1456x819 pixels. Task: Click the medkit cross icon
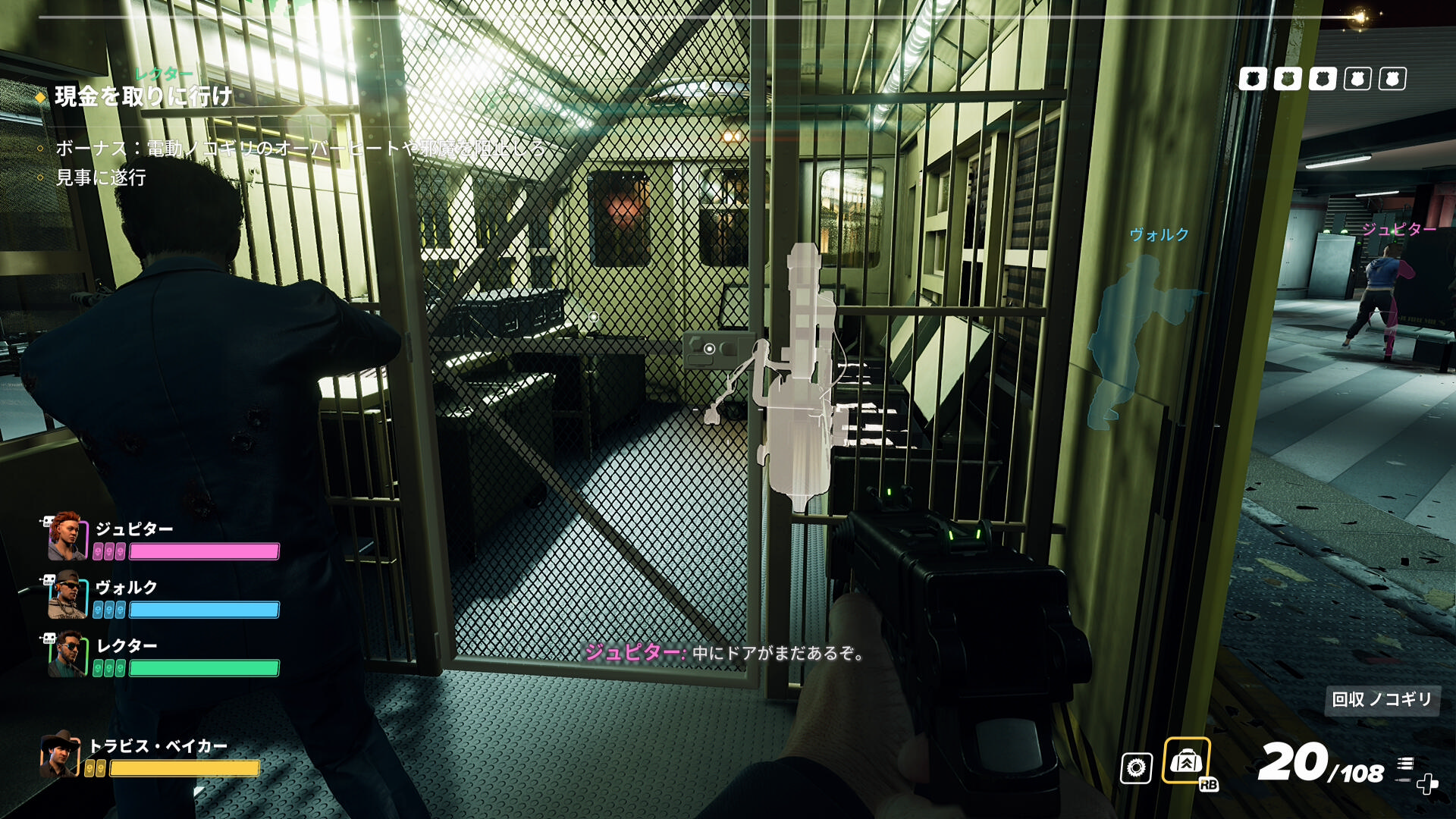click(1427, 783)
